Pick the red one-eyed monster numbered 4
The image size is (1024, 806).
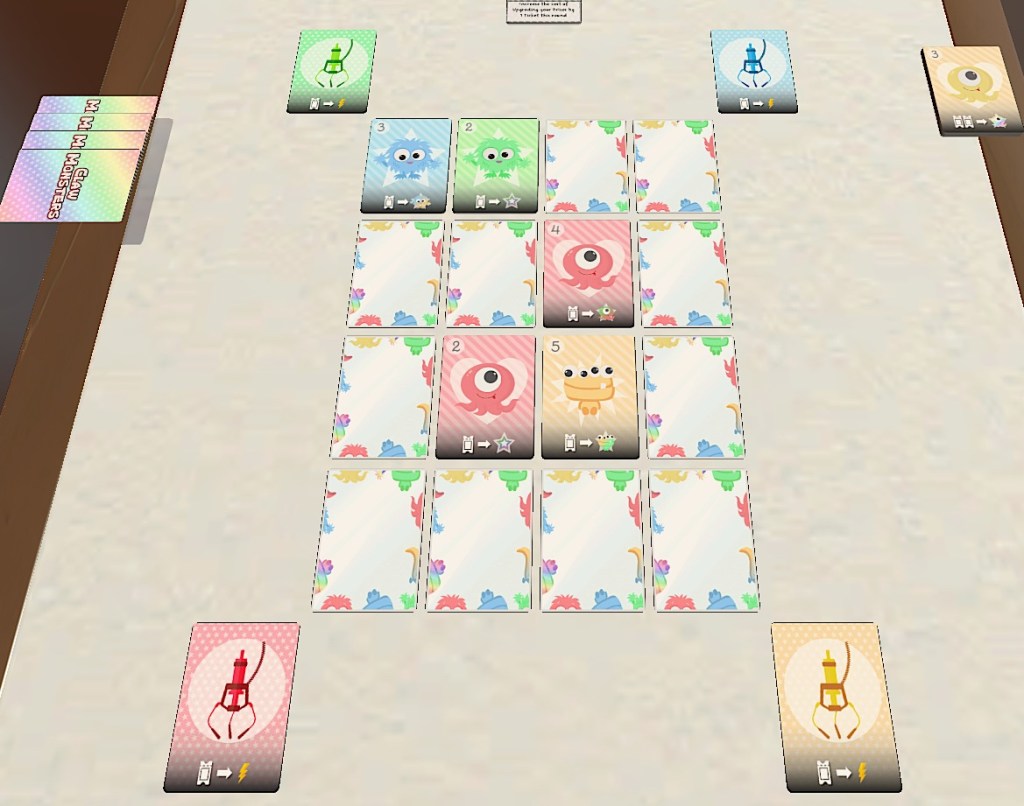588,272
